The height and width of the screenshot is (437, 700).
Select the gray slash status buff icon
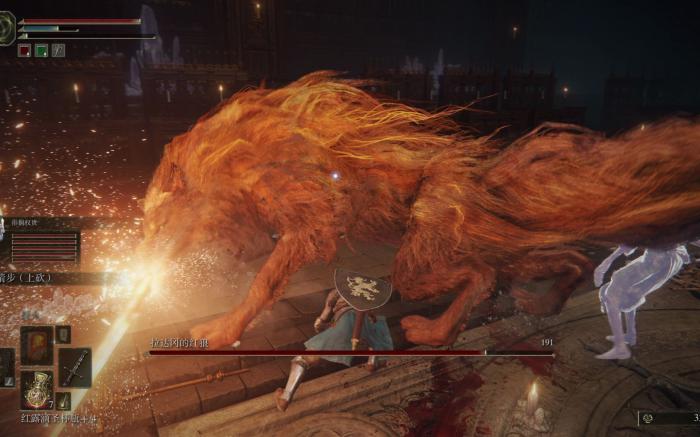58,50
